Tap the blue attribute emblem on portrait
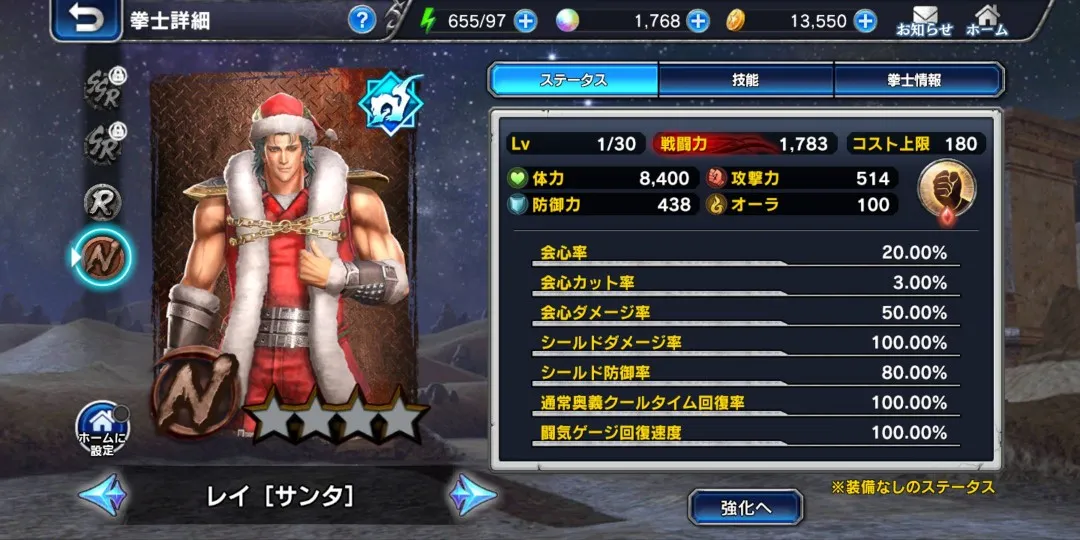 click(390, 104)
